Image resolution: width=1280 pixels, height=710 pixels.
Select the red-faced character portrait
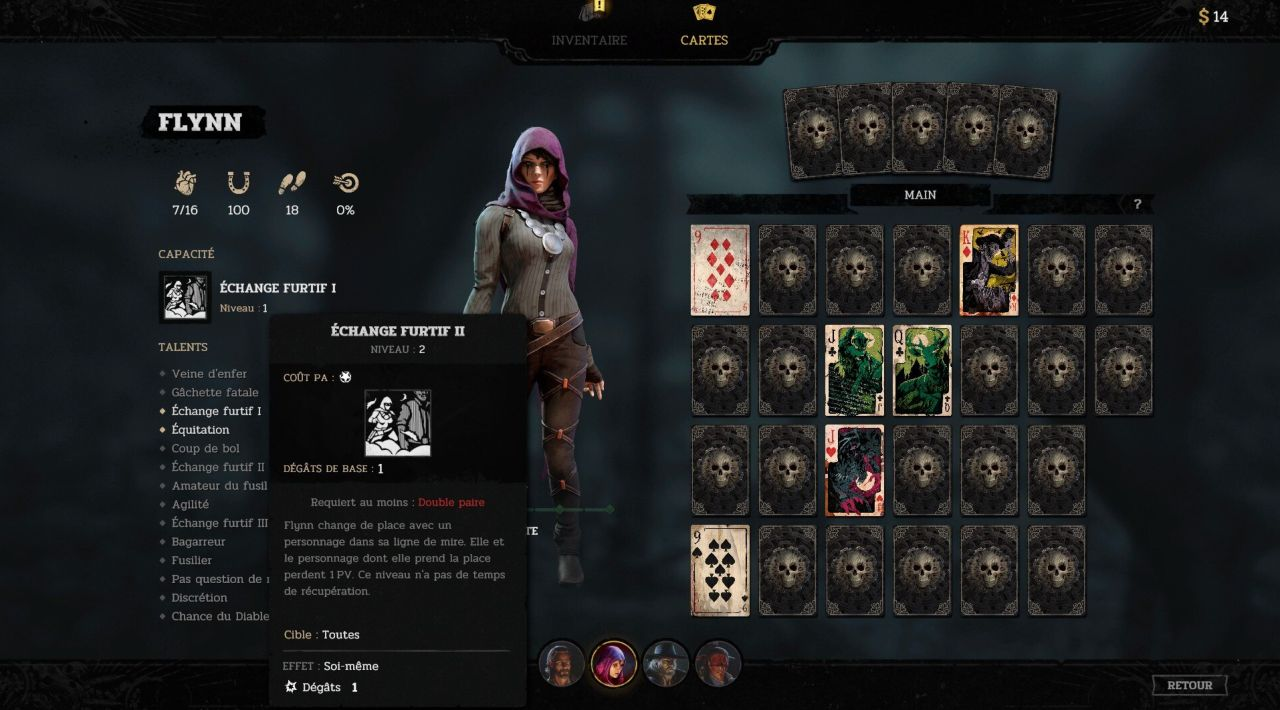pyautogui.click(x=718, y=664)
